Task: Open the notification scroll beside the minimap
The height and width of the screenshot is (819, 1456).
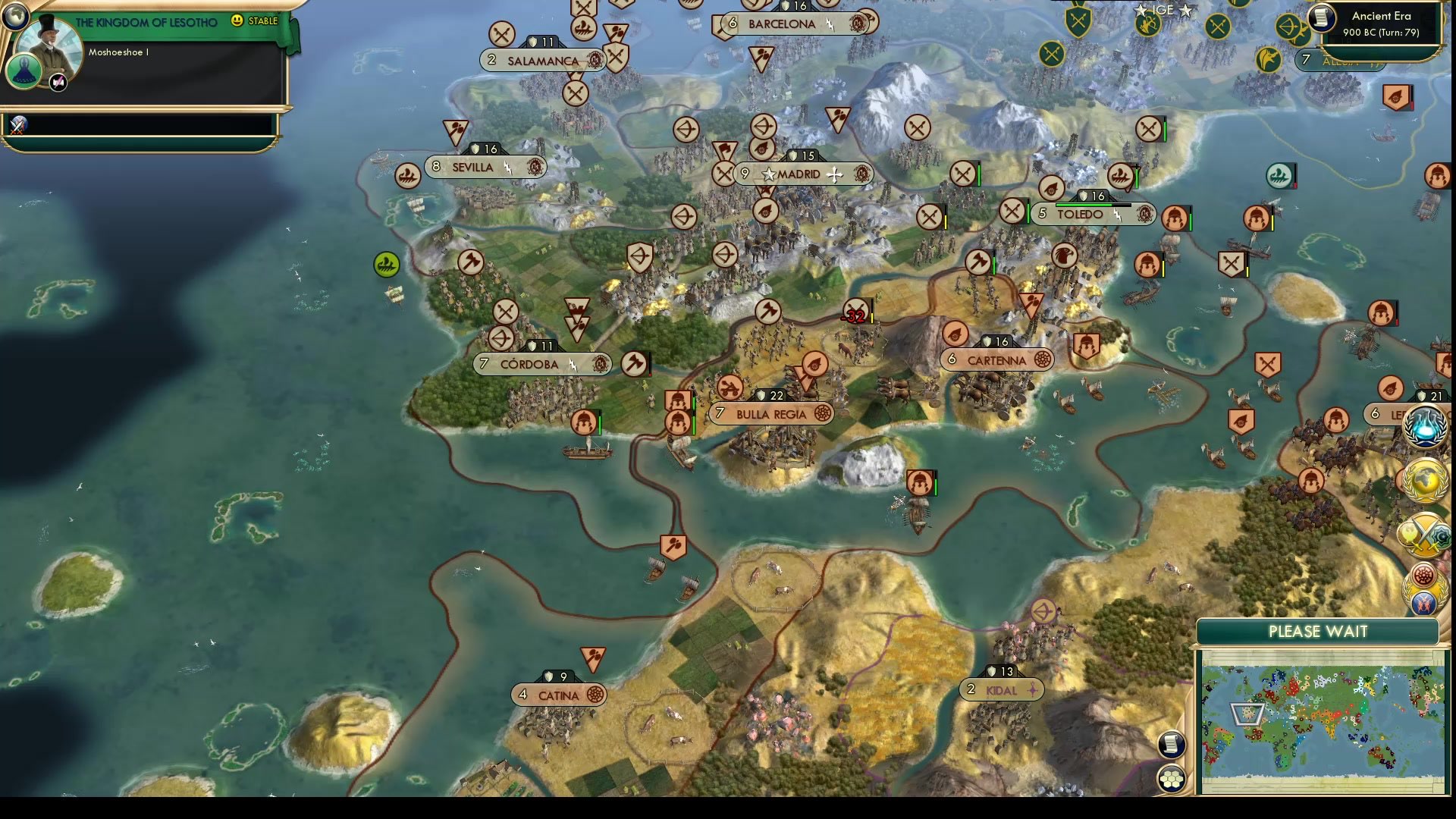Action: [1172, 745]
